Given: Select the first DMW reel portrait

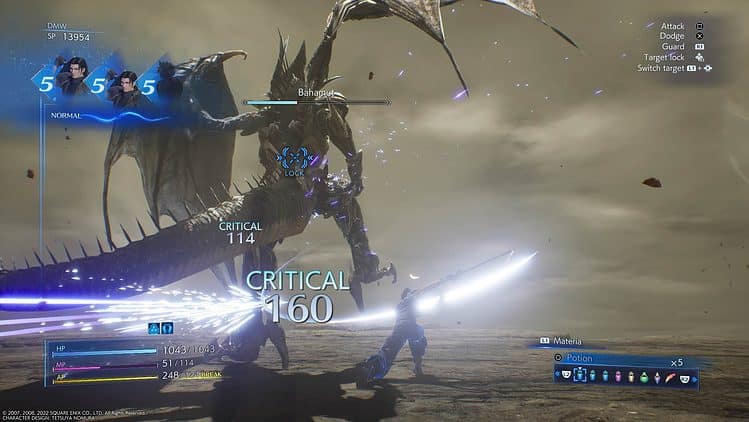Looking at the screenshot, I should [x=69, y=80].
